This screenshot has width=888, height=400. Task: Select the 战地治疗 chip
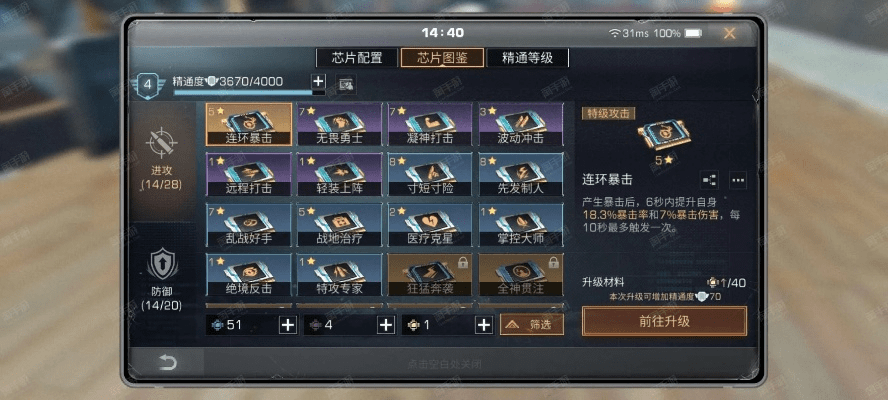340,225
